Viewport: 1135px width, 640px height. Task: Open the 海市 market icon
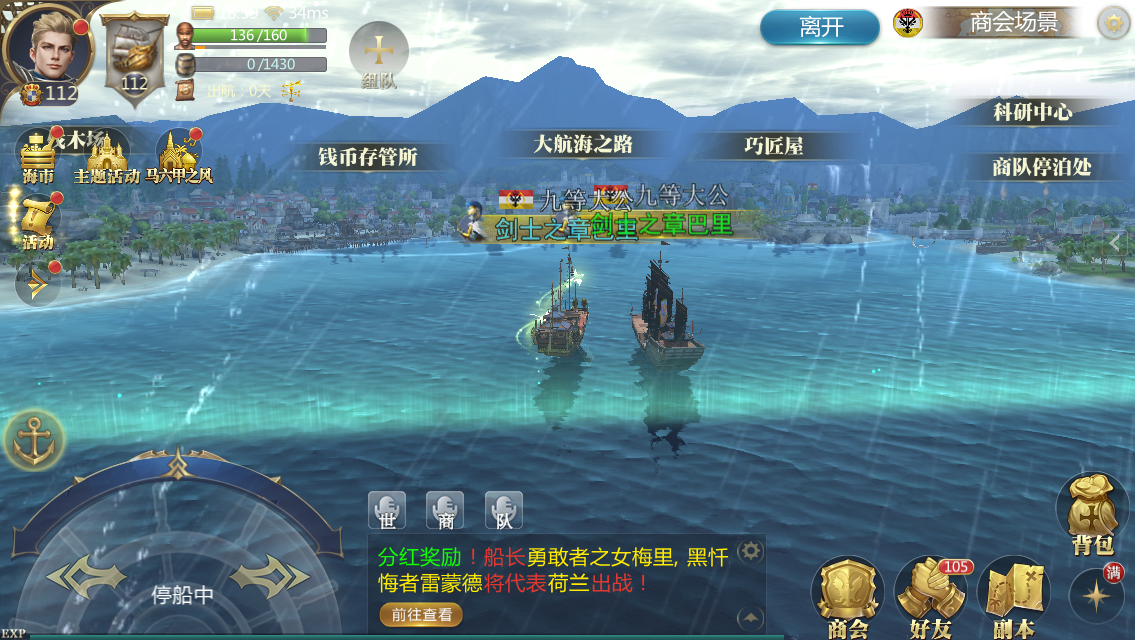(x=39, y=156)
